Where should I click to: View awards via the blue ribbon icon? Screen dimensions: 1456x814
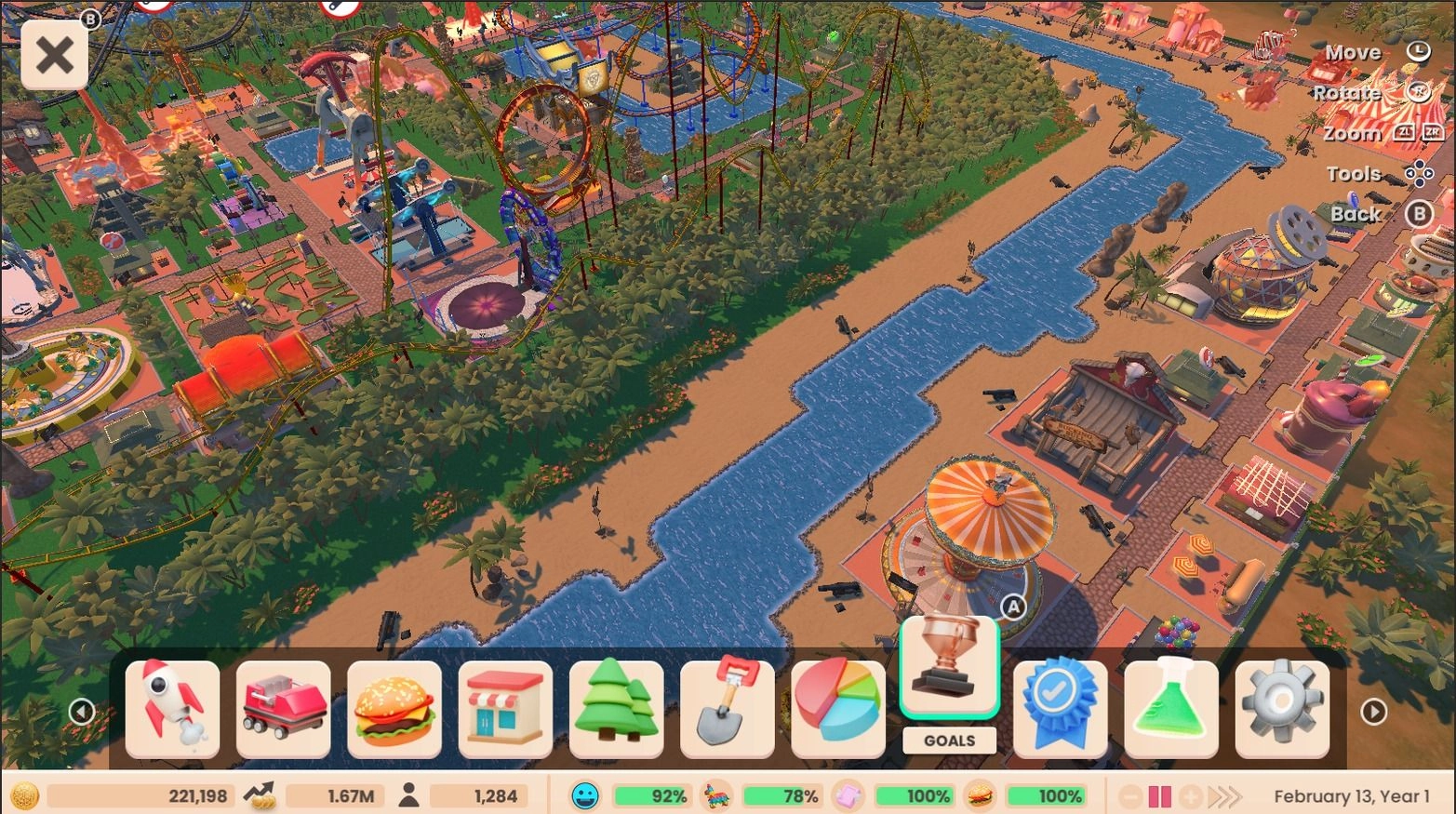[1060, 709]
